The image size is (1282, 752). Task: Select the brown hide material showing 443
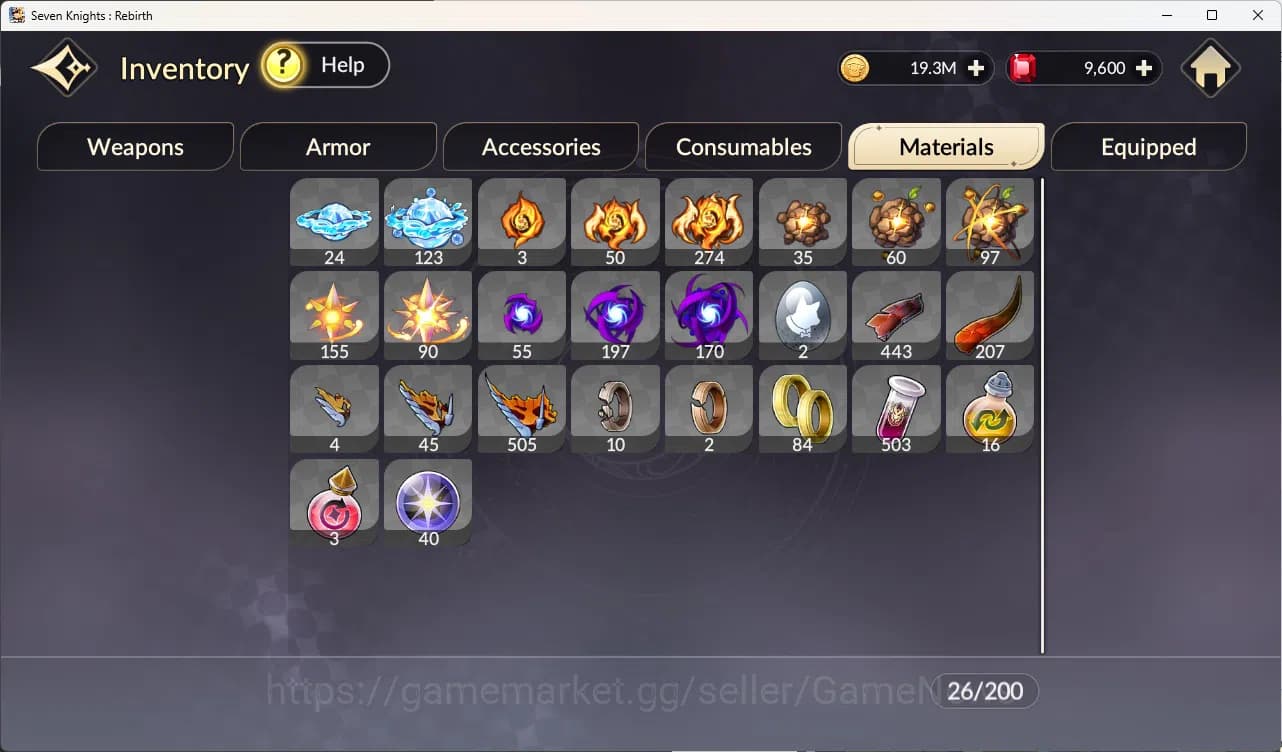(x=896, y=310)
